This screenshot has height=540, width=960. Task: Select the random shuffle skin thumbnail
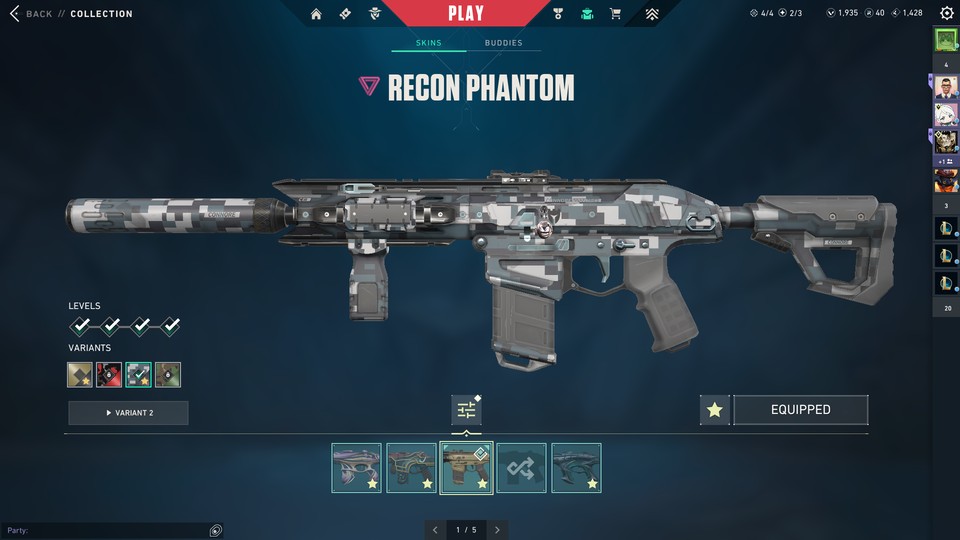coord(521,468)
